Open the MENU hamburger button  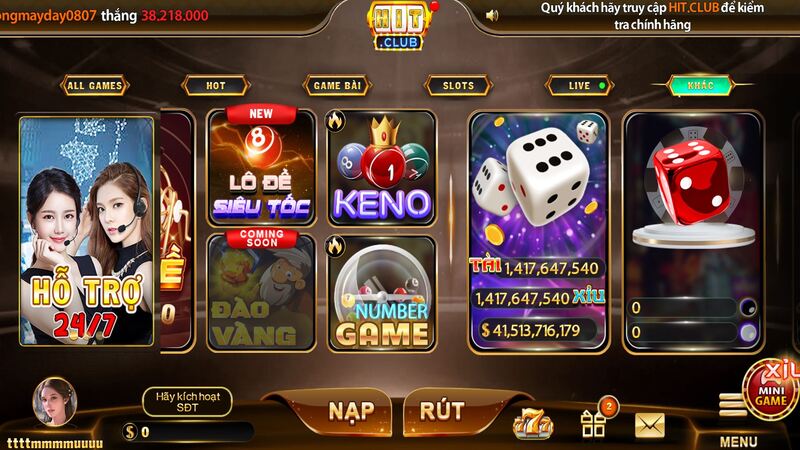click(734, 406)
